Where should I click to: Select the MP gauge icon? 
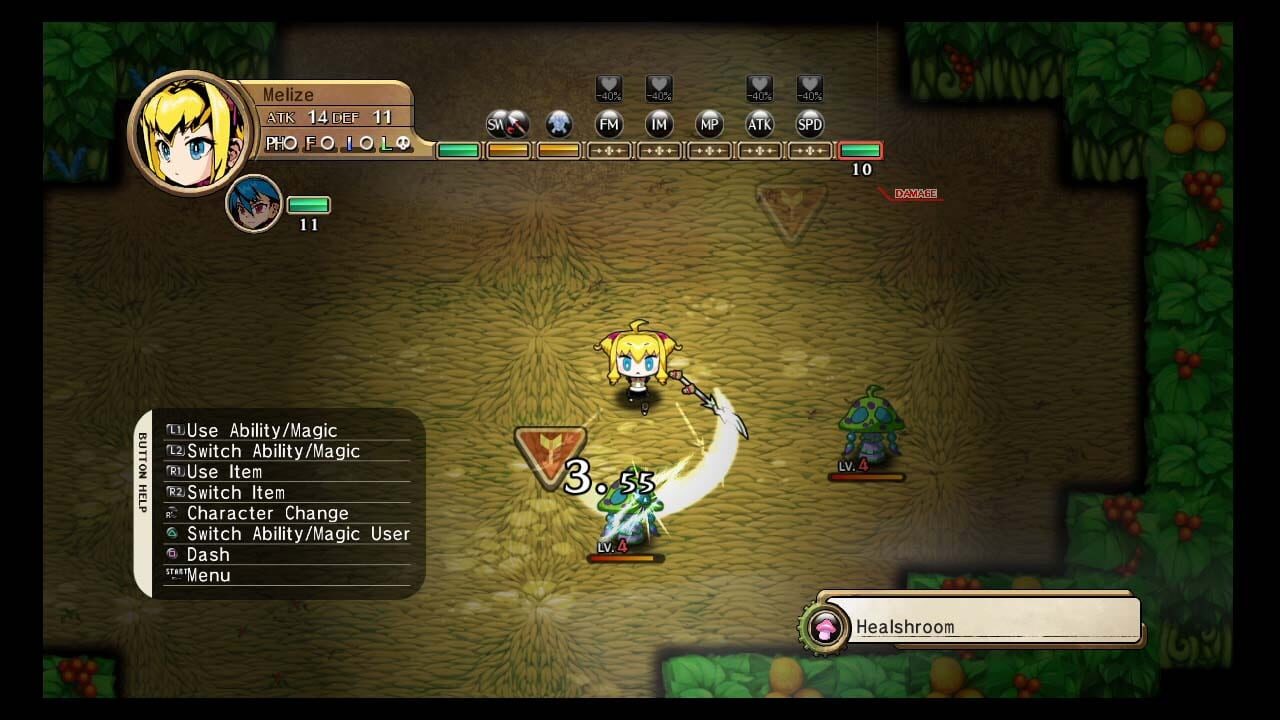[x=710, y=124]
